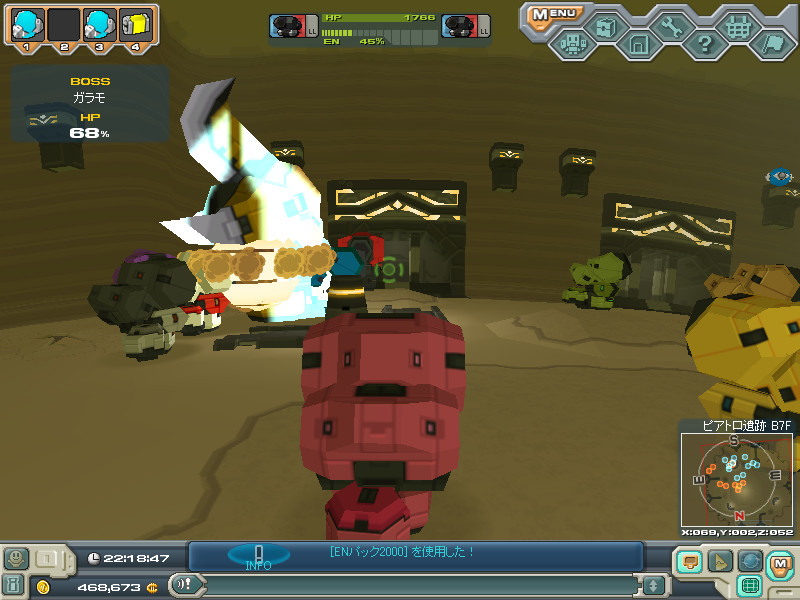Expand the chat log with arrow button
The width and height of the screenshot is (800, 600).
[x=653, y=585]
